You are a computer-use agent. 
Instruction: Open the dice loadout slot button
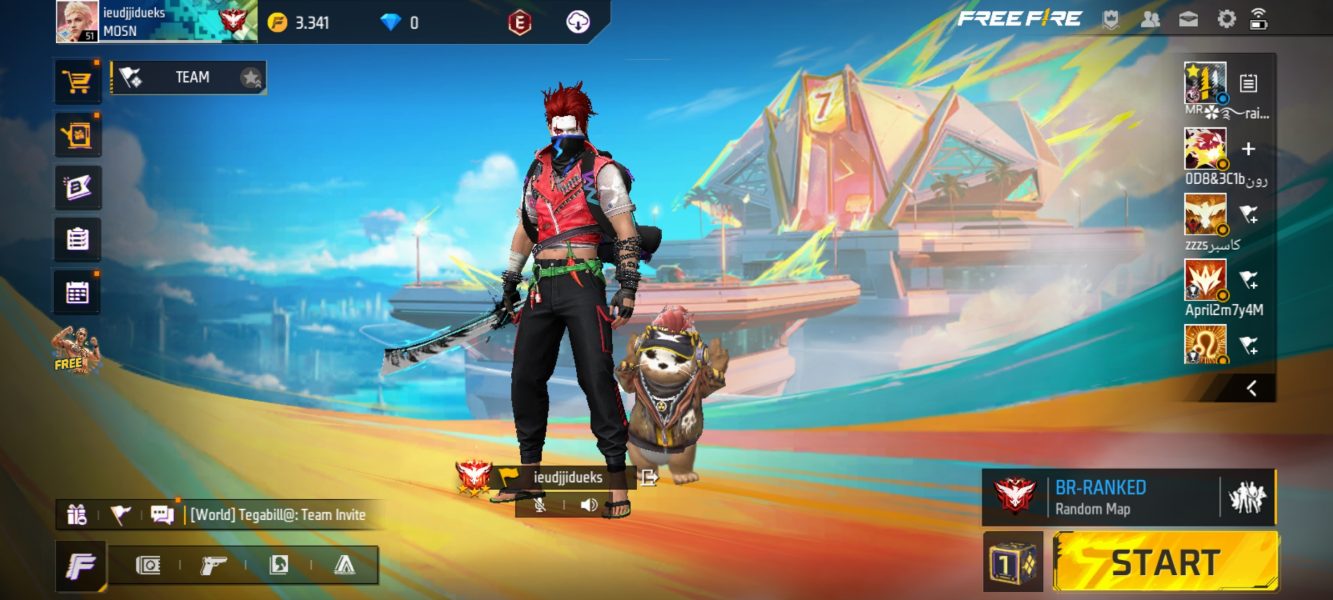1013,561
